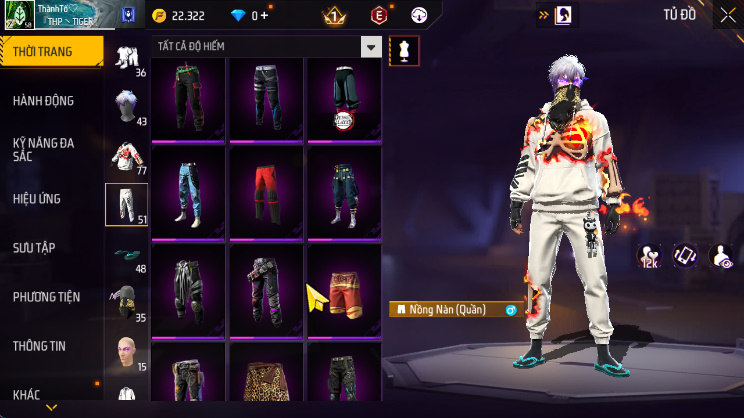Toggle the mannequin preview icon

[x=404, y=50]
